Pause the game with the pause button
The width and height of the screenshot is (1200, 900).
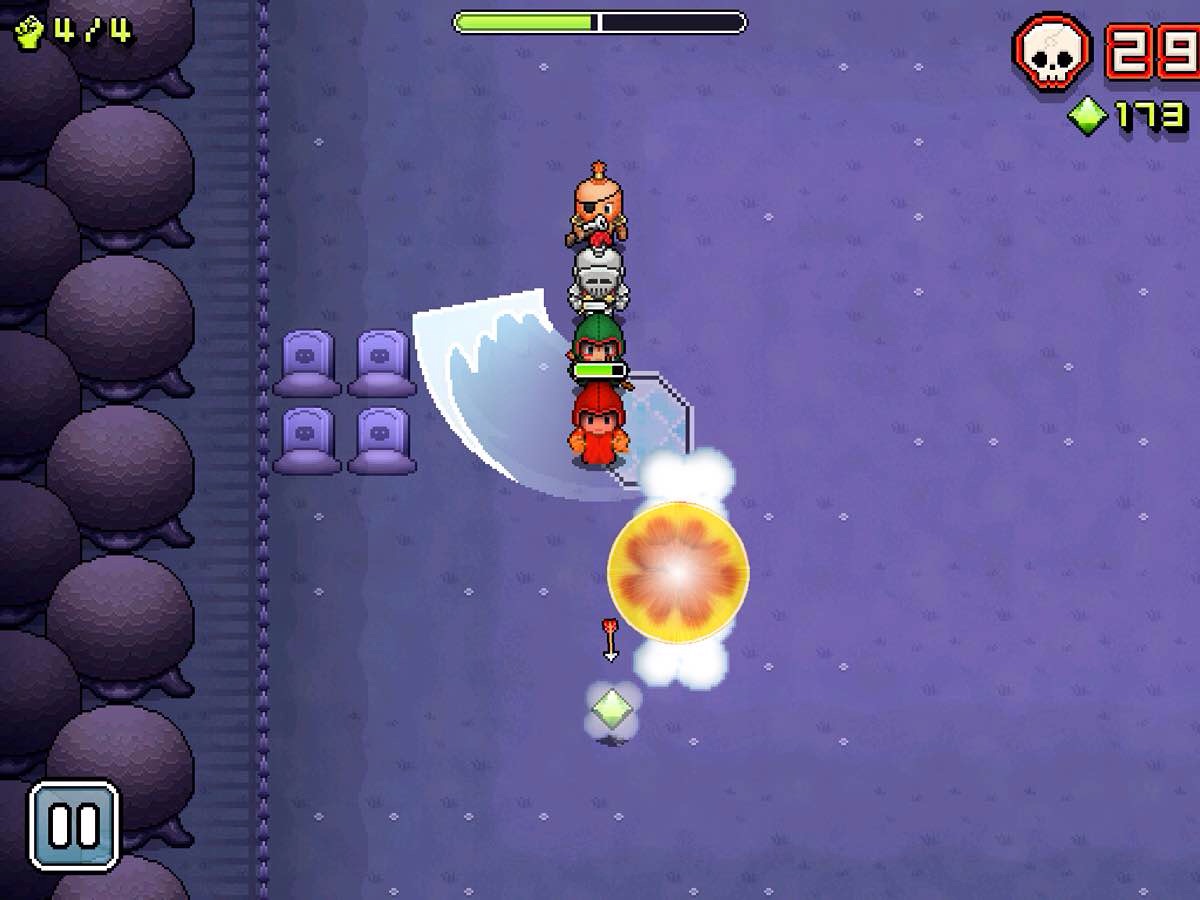click(x=74, y=826)
